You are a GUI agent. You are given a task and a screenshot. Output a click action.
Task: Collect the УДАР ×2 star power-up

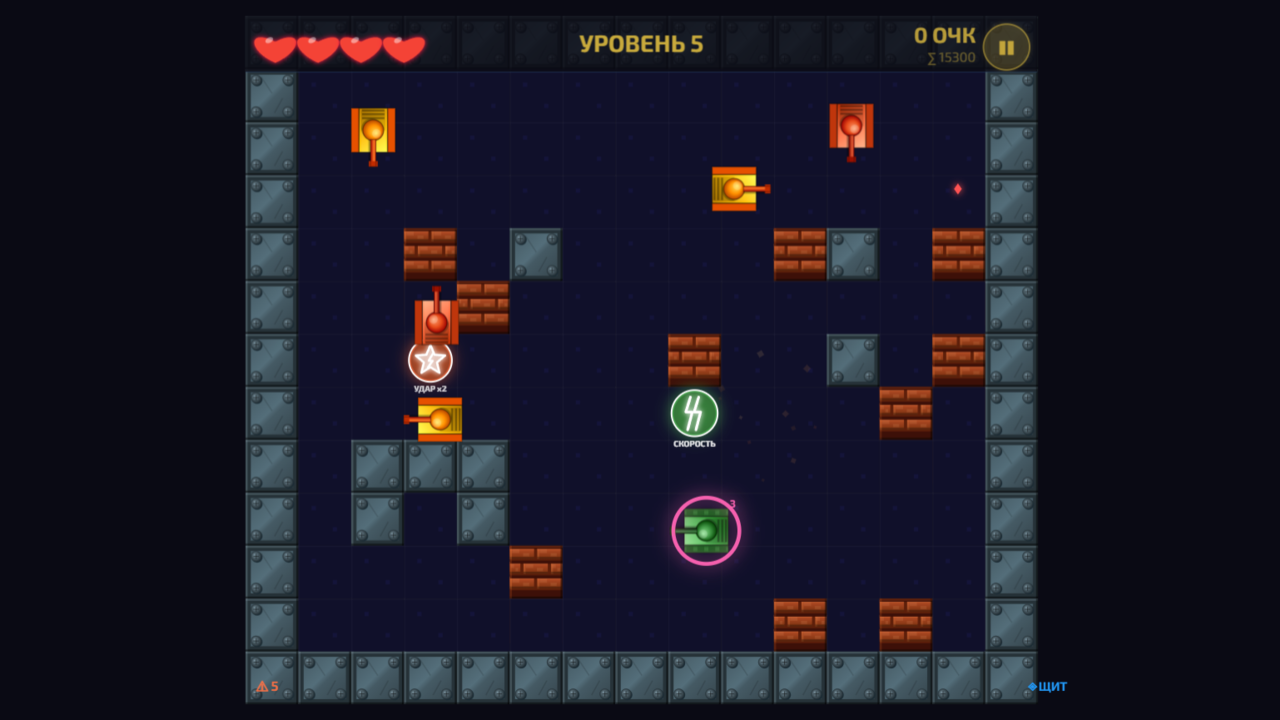pos(430,360)
